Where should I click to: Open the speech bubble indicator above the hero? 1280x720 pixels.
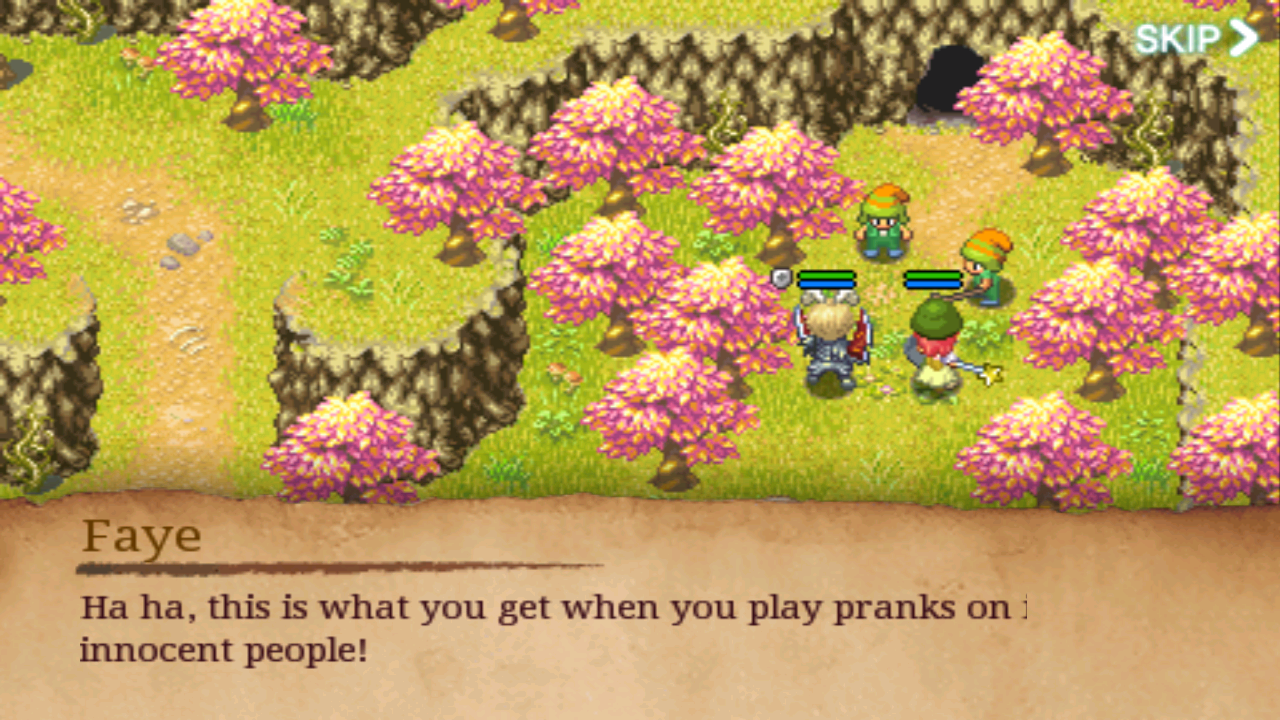780,277
